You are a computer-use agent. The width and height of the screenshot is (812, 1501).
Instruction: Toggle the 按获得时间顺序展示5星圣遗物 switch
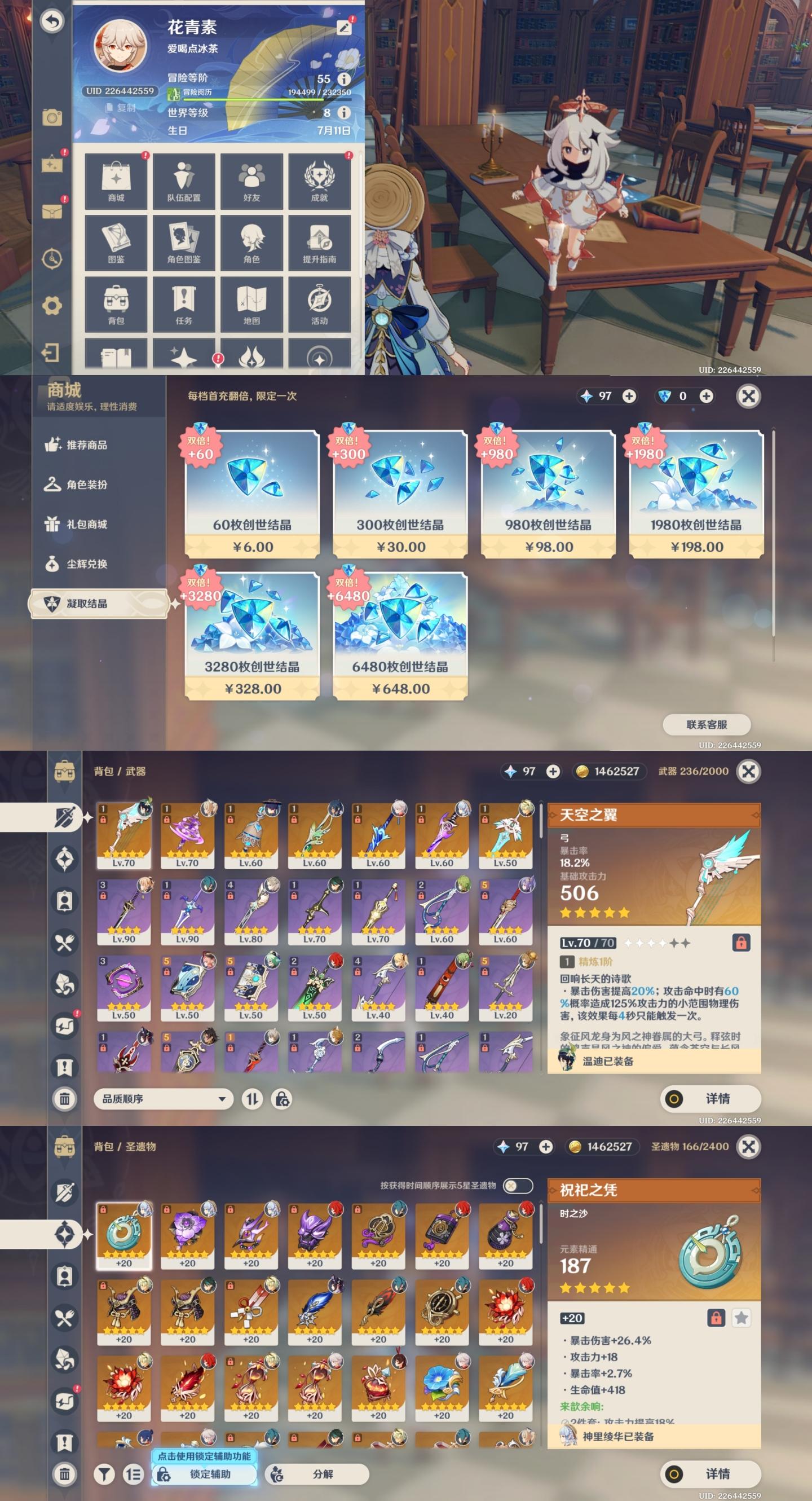pyautogui.click(x=517, y=1185)
